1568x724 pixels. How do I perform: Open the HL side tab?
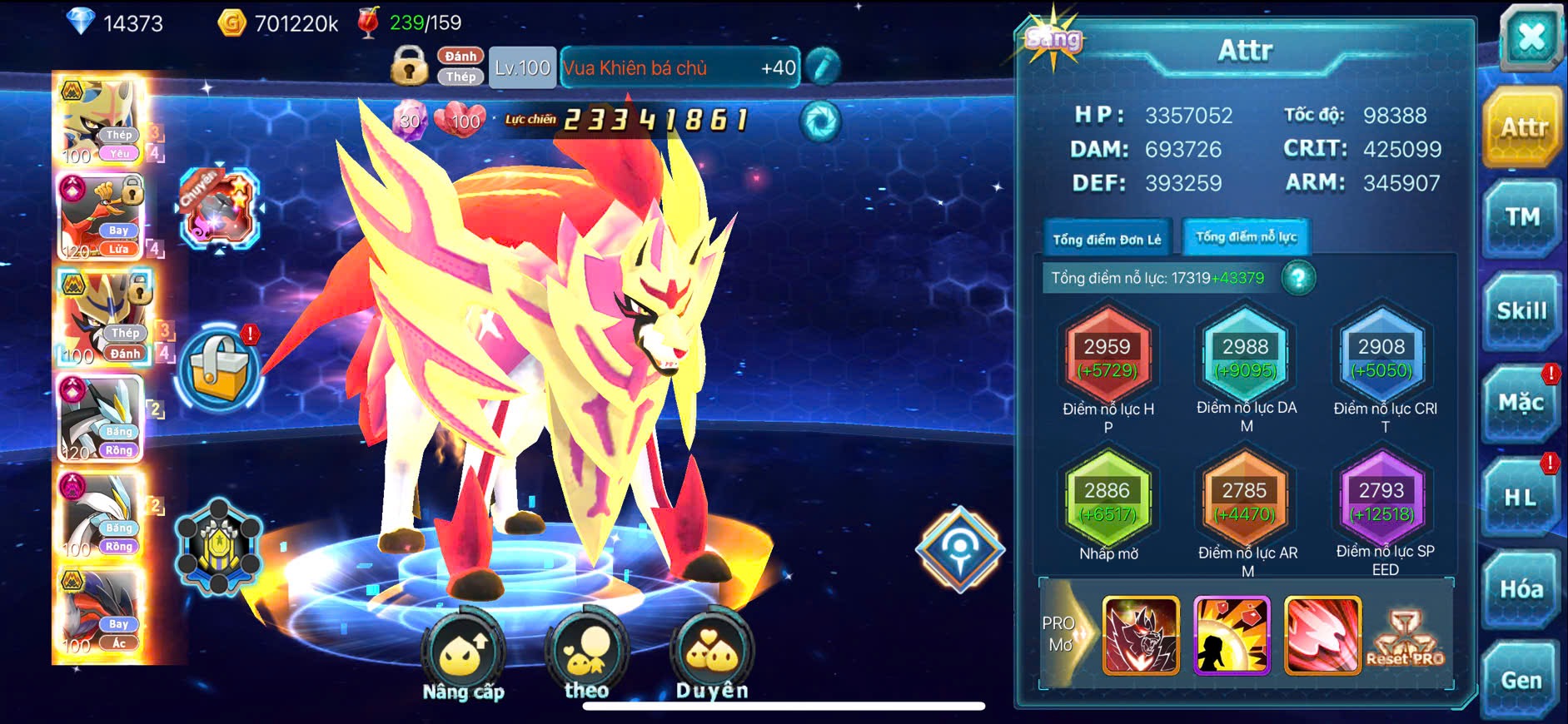(1521, 498)
